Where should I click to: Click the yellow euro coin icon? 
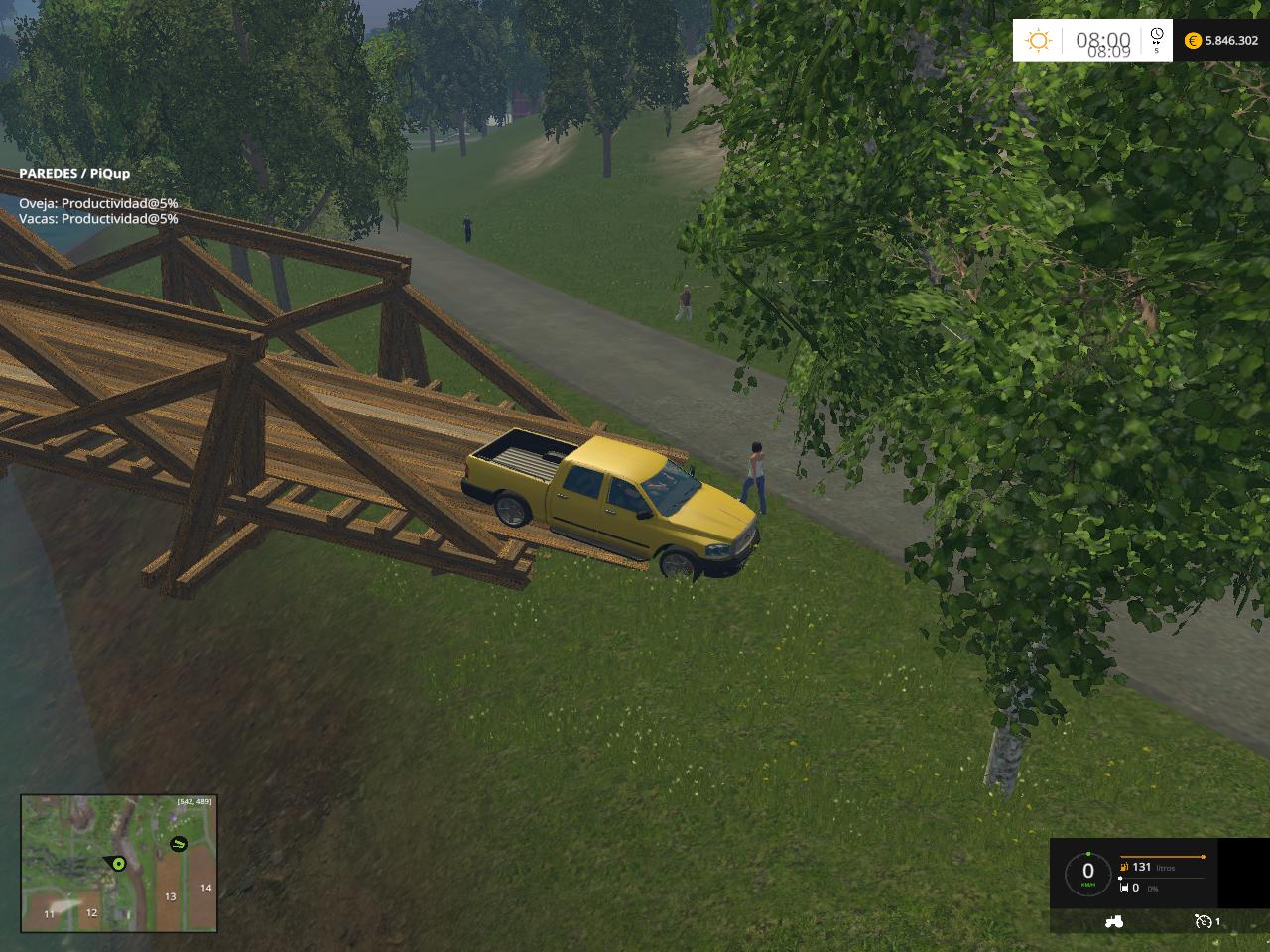pos(1192,41)
